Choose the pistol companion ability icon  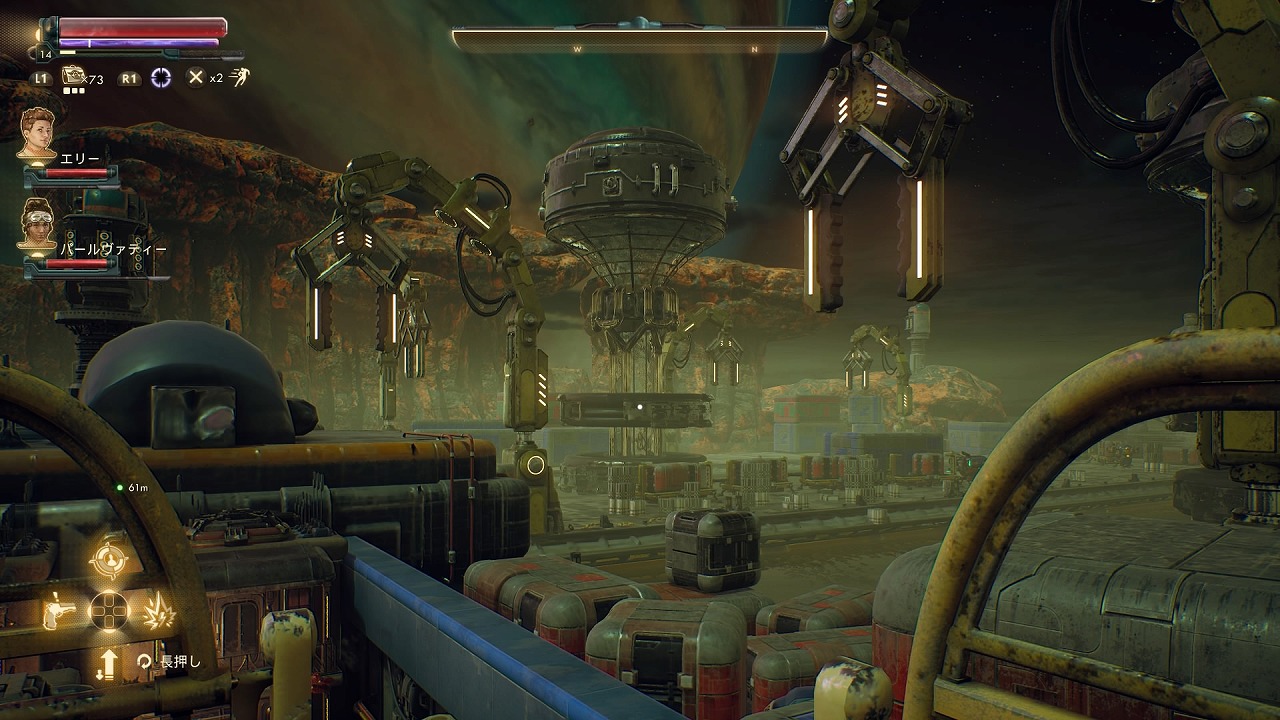point(59,611)
